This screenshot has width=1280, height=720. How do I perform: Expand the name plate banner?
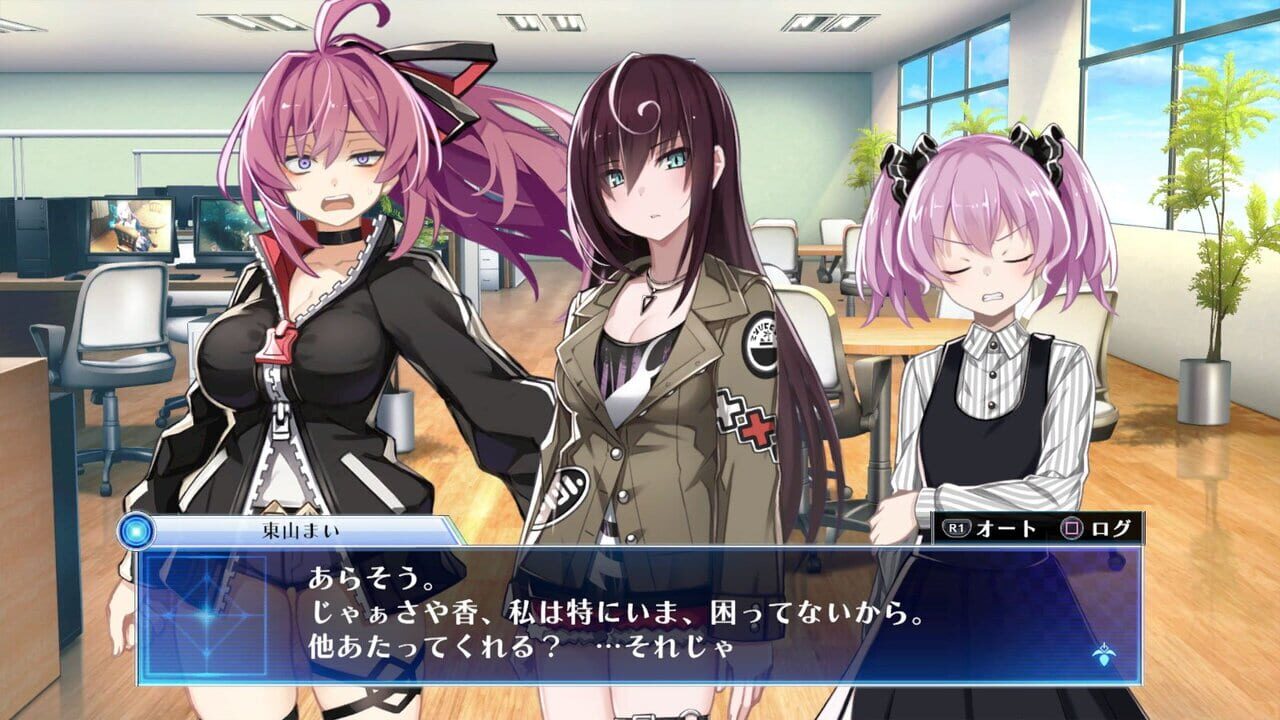[300, 530]
